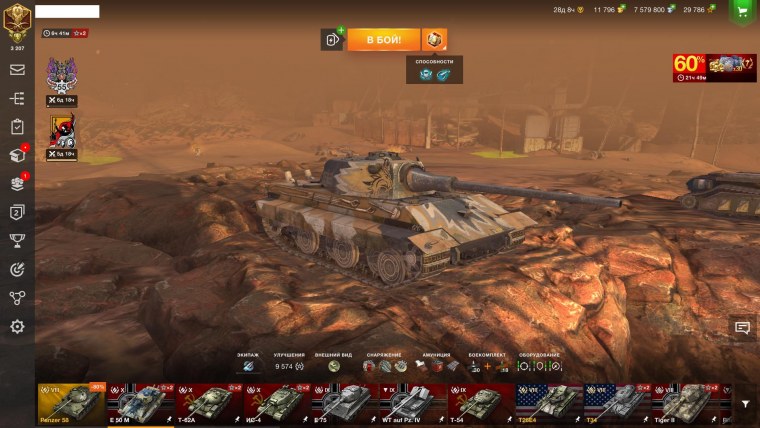The image size is (760, 428).
Task: Select the ИС-4 tank in the carousel
Action: [276, 403]
